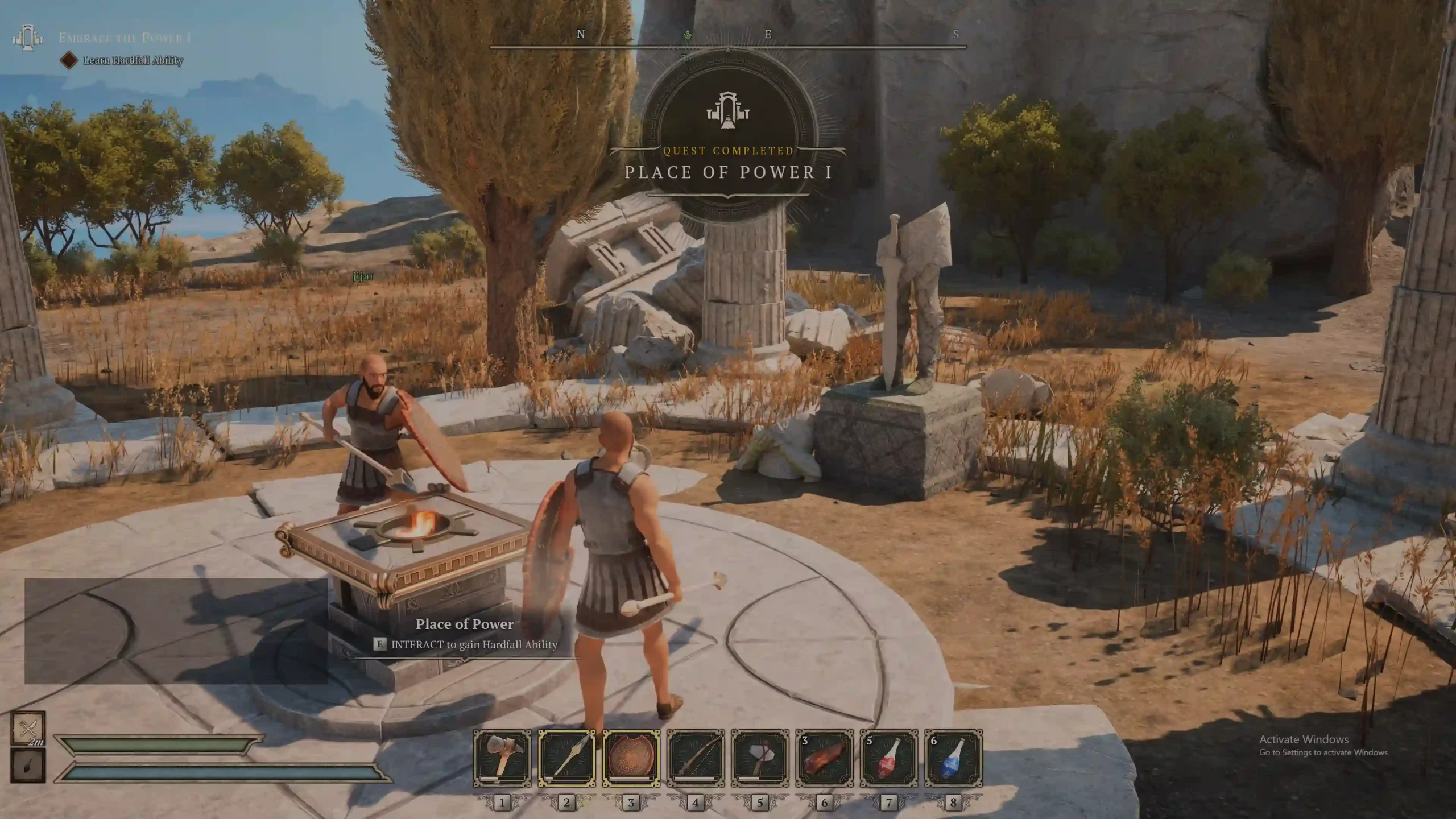This screenshot has width=1456, height=819.
Task: Click the fork and knife food buff icon
Action: coord(28,728)
